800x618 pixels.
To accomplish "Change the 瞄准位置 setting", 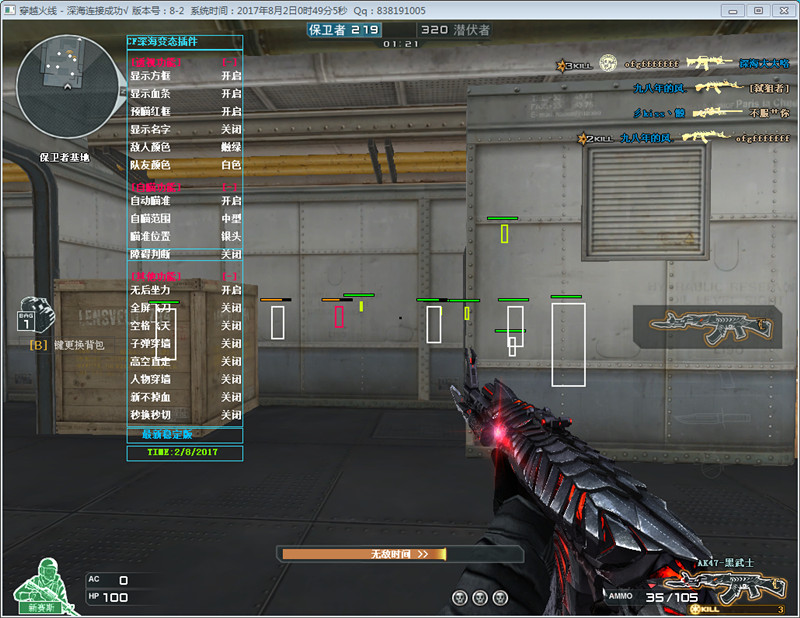I will (x=231, y=236).
